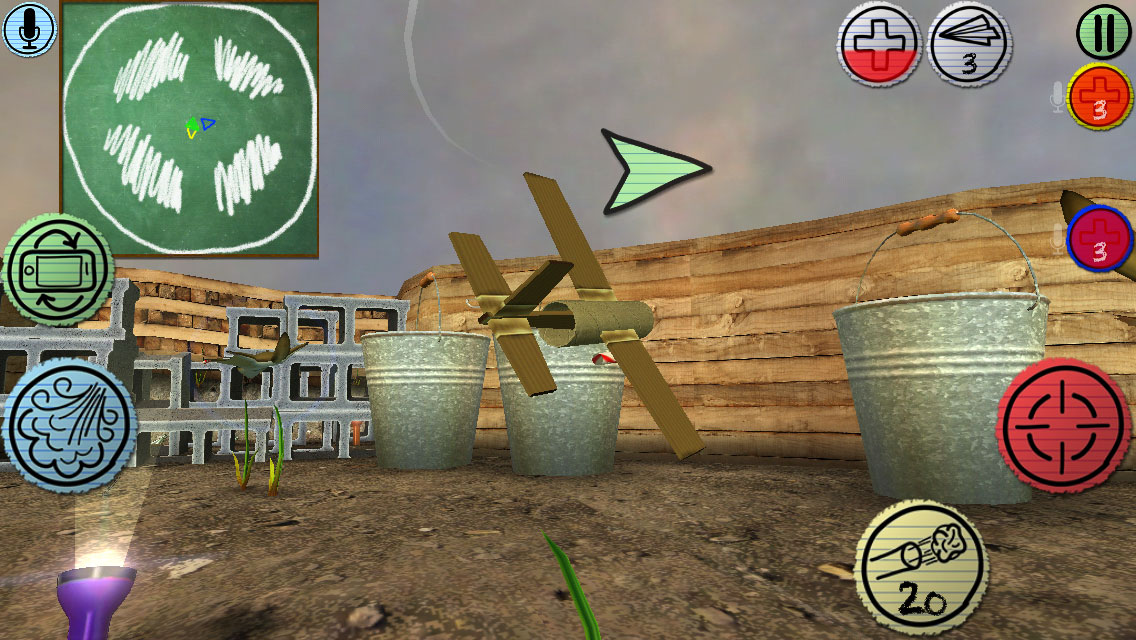Use the red cross health button
The height and width of the screenshot is (640, 1136).
point(879,42)
